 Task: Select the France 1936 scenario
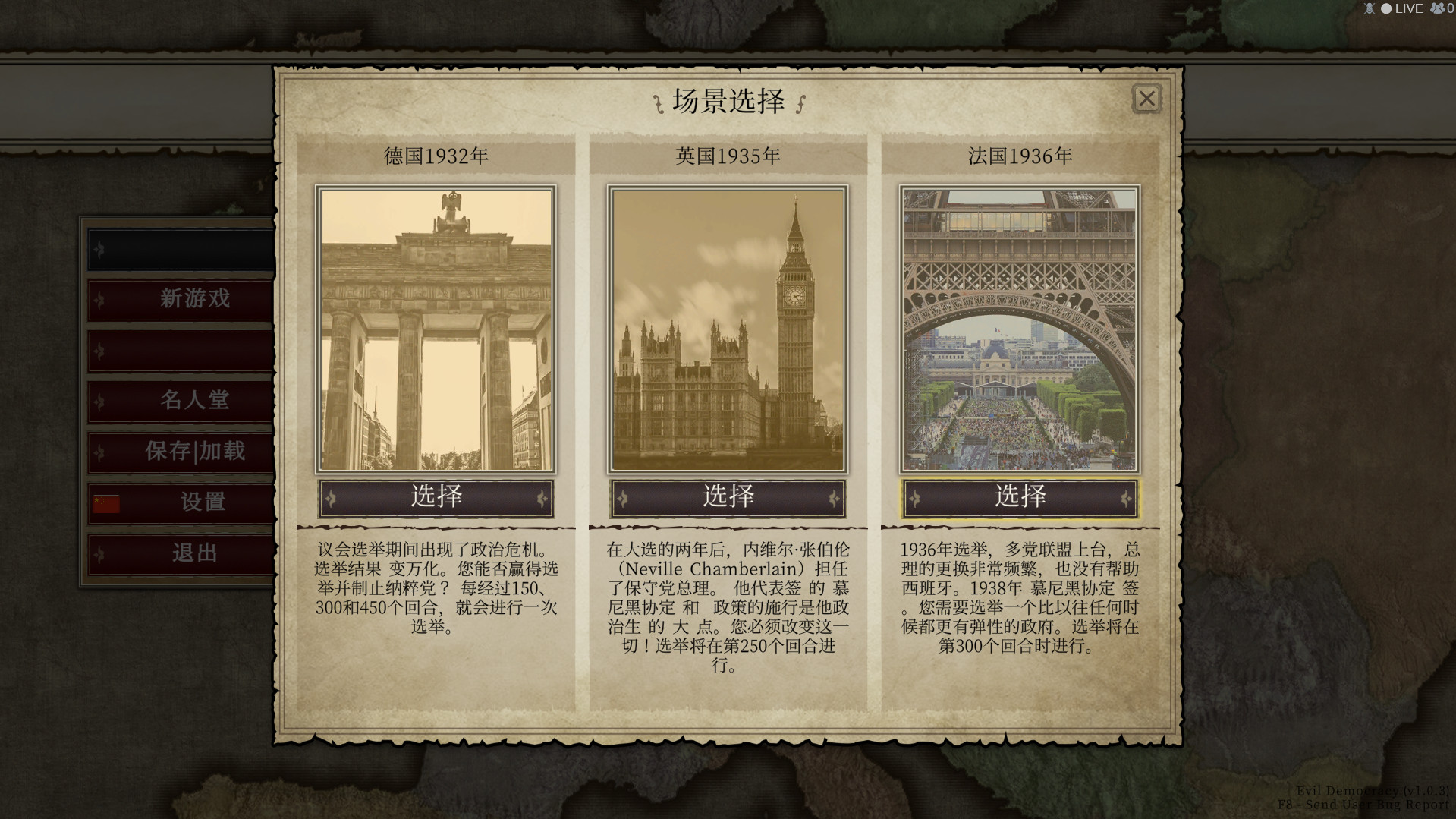[x=1020, y=498]
